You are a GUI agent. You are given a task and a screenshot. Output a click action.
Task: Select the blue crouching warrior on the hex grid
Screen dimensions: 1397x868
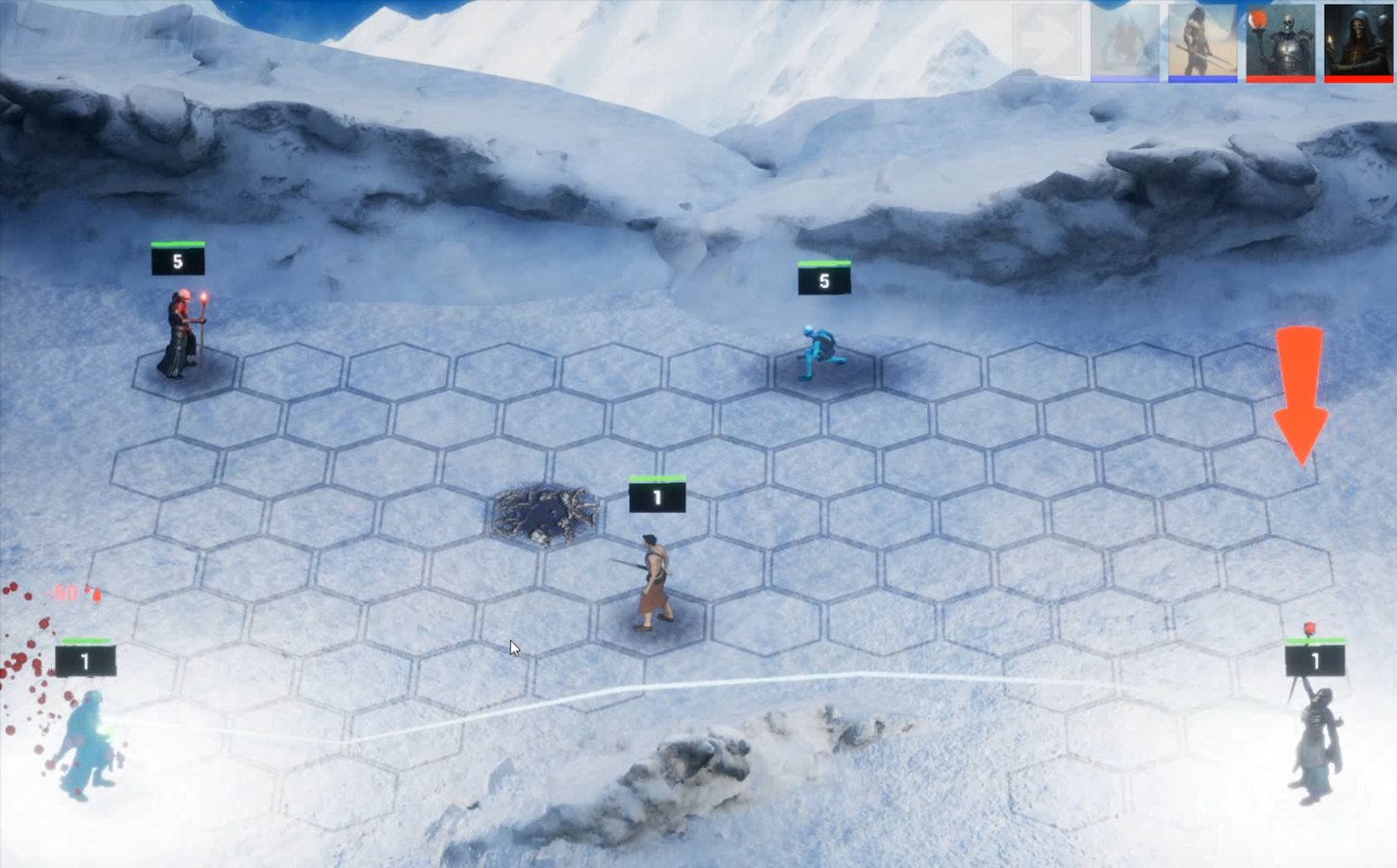click(819, 351)
